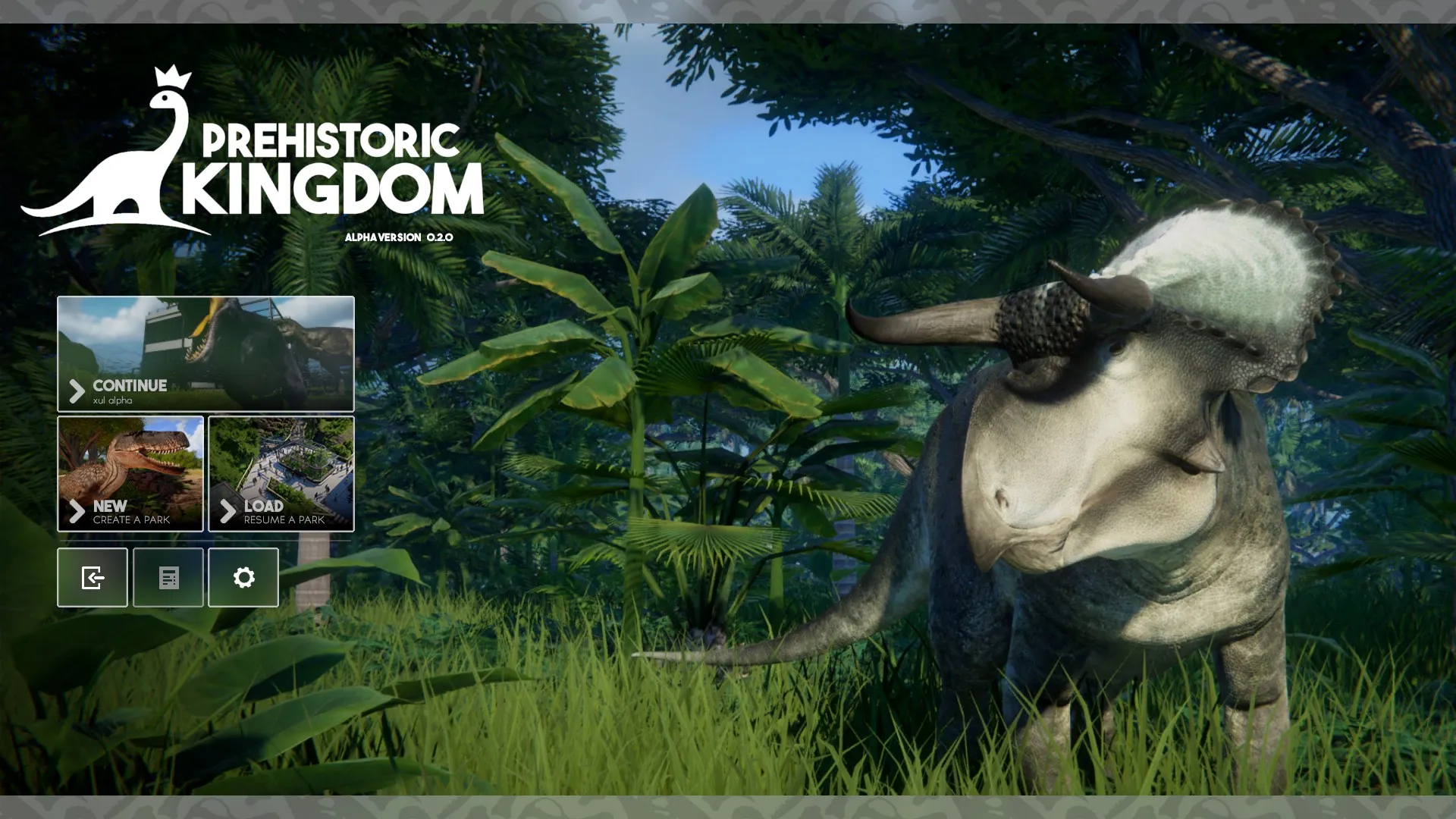The height and width of the screenshot is (819, 1456).
Task: Open settings with the gear icon
Action: 243,578
